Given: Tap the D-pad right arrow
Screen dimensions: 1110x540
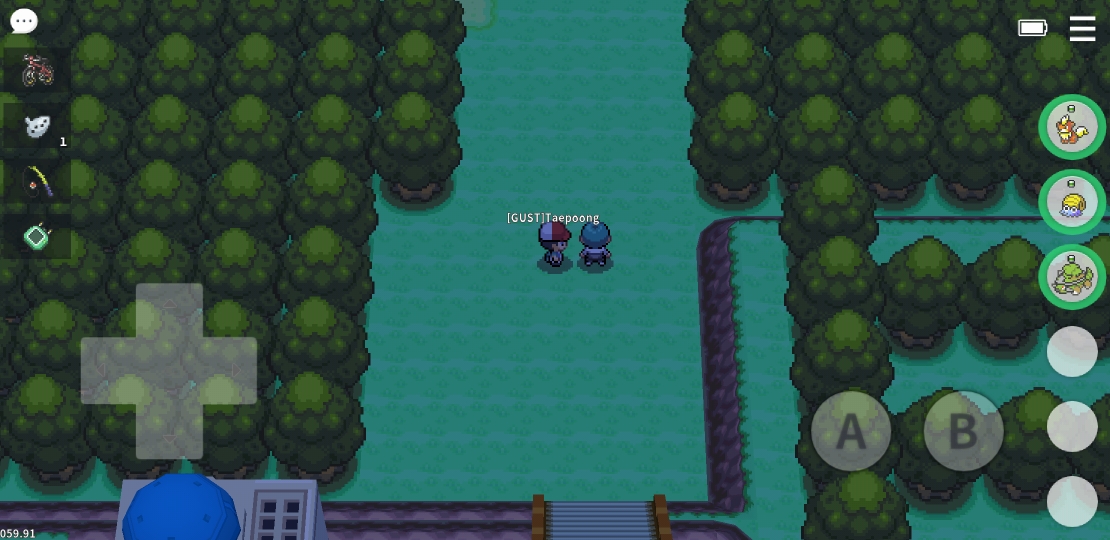Looking at the screenshot, I should pos(229,371).
